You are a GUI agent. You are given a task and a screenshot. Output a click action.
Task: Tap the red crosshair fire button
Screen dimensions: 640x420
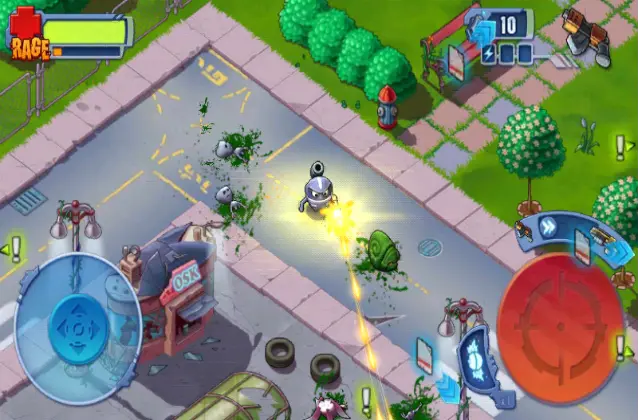(560, 315)
